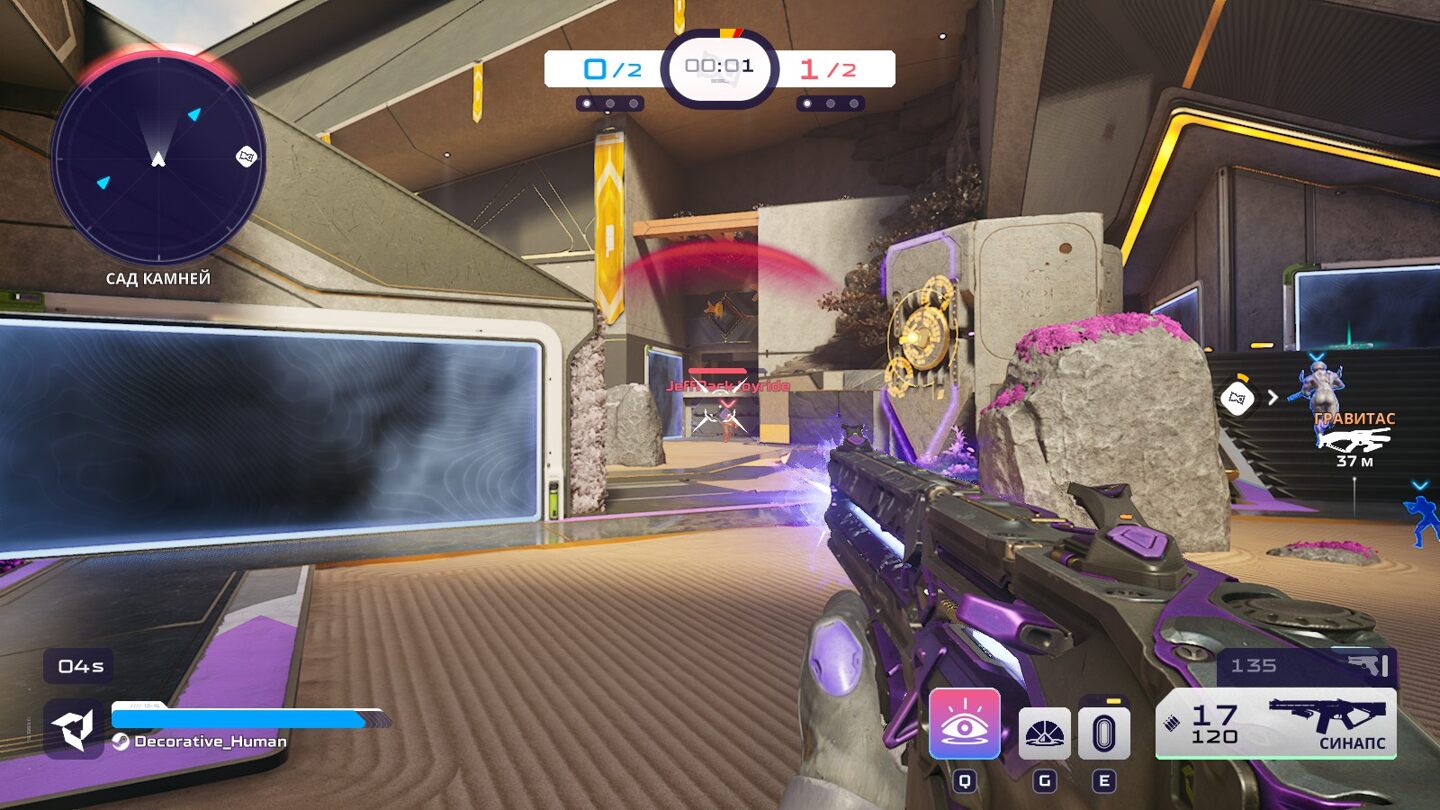
Task: Click the sponsor emblem beside the health bar
Action: click(74, 729)
